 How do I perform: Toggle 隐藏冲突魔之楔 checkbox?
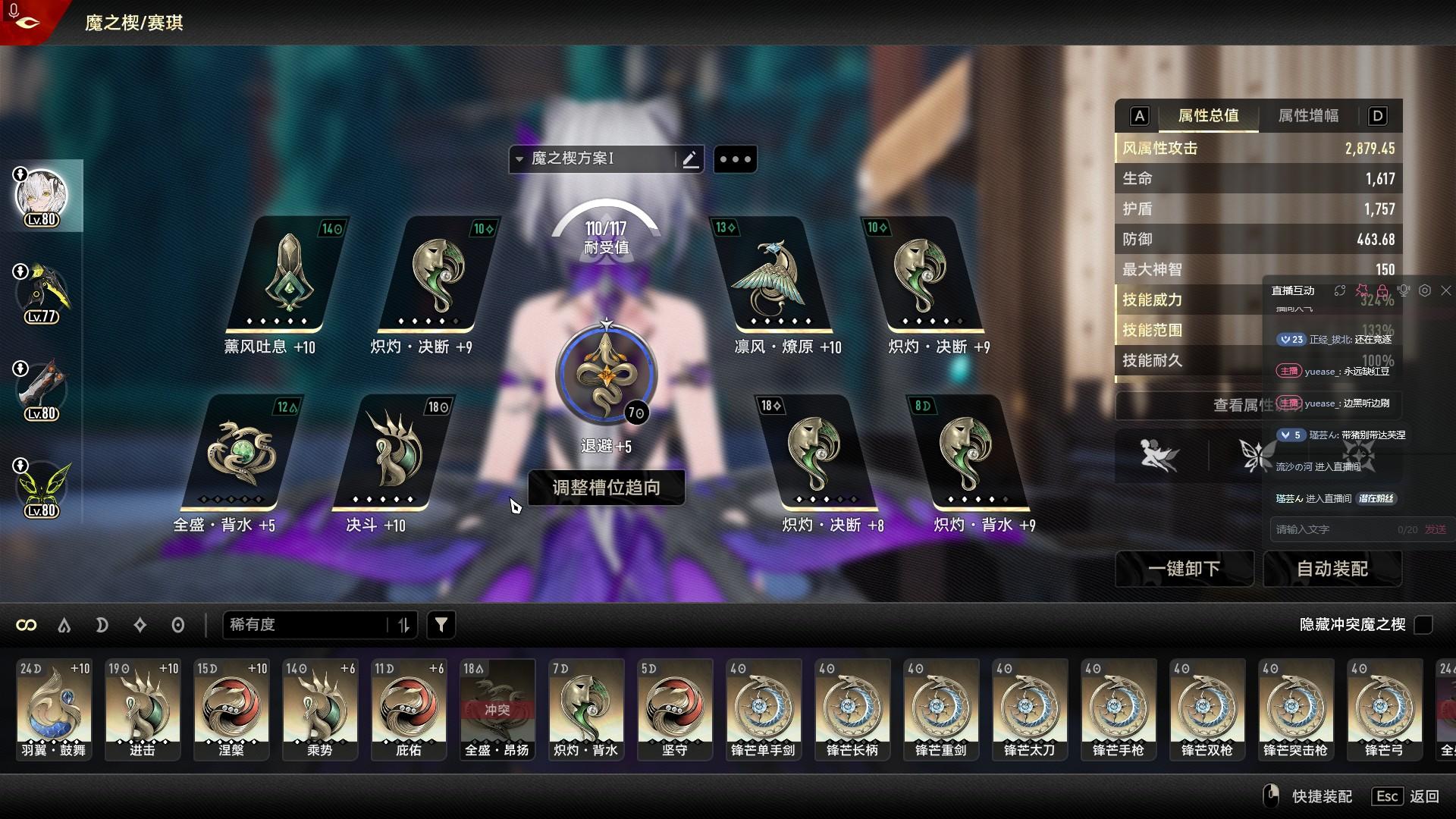click(x=1423, y=625)
